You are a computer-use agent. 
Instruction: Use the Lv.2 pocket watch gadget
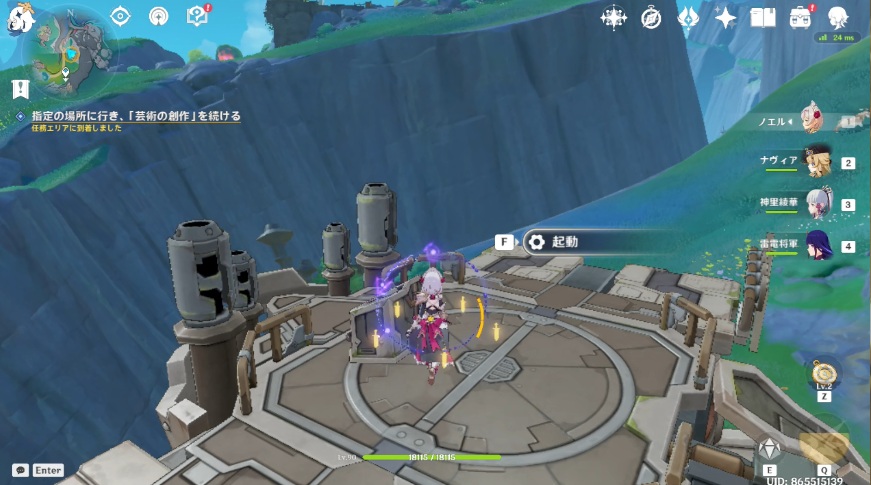(825, 374)
